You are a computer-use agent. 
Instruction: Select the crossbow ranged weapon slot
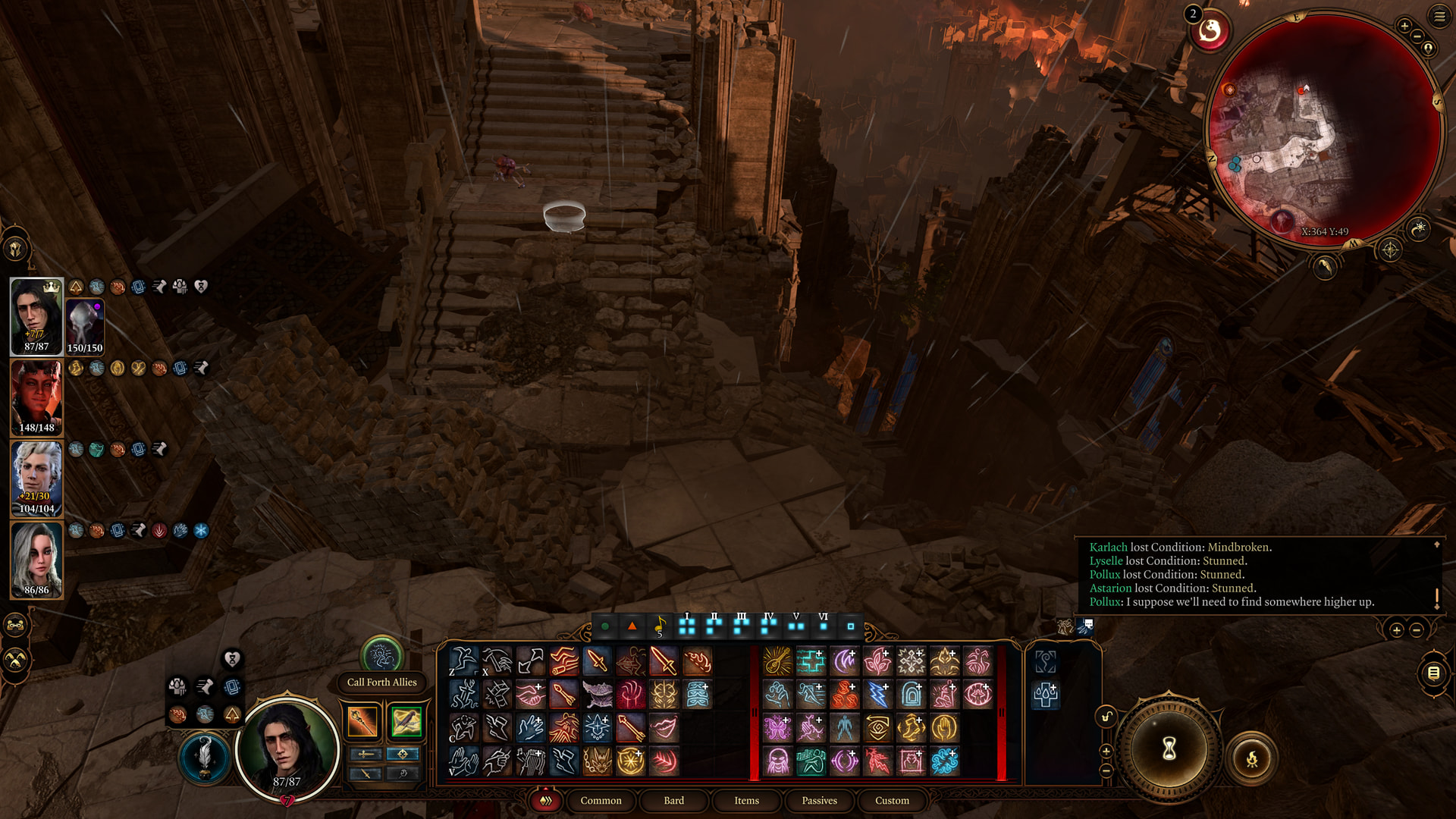pos(406,721)
